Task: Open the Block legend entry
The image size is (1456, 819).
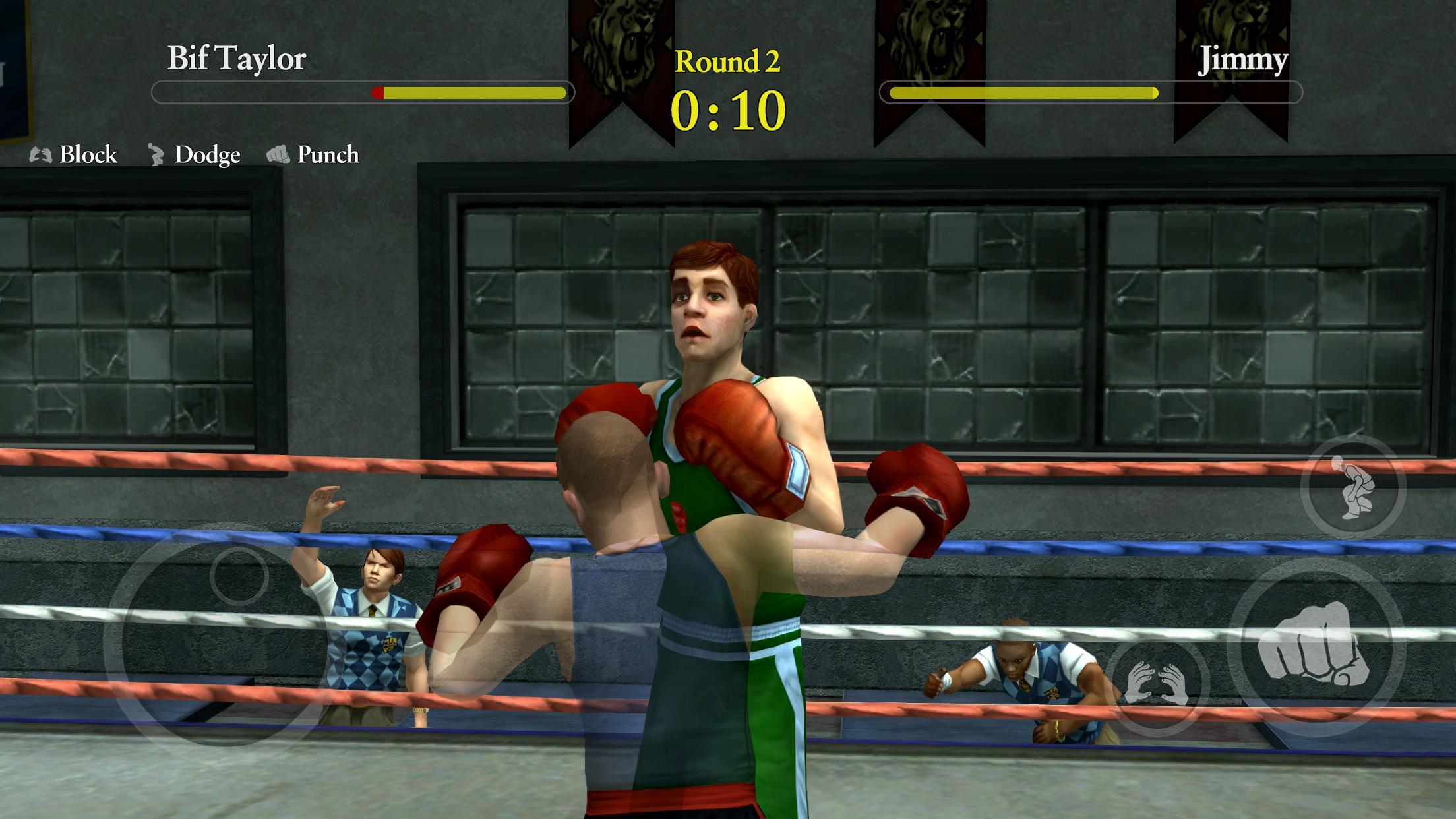Action: pyautogui.click(x=89, y=155)
